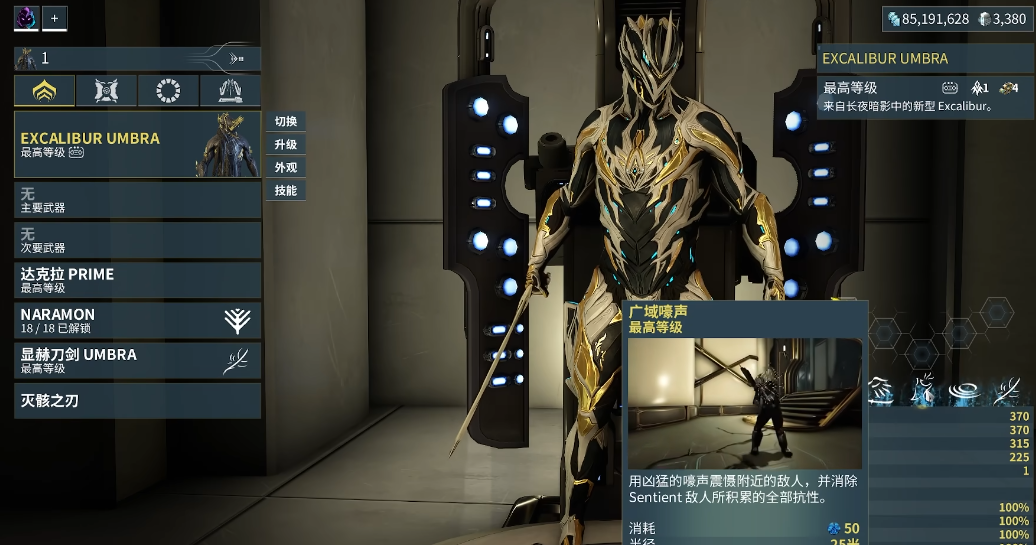Choose the empty 主要武器 primary weapon slot
Screen dimensions: 1036x545
[137, 200]
